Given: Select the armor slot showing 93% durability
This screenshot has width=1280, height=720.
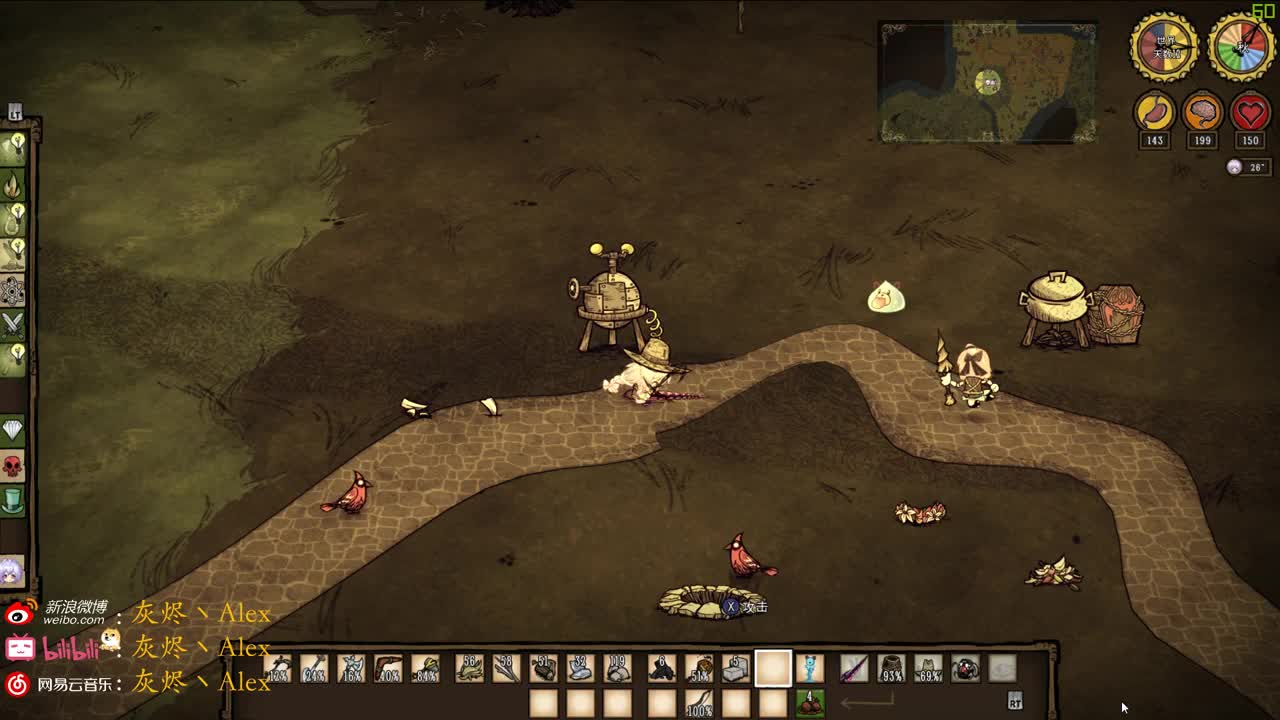Looking at the screenshot, I should point(890,668).
